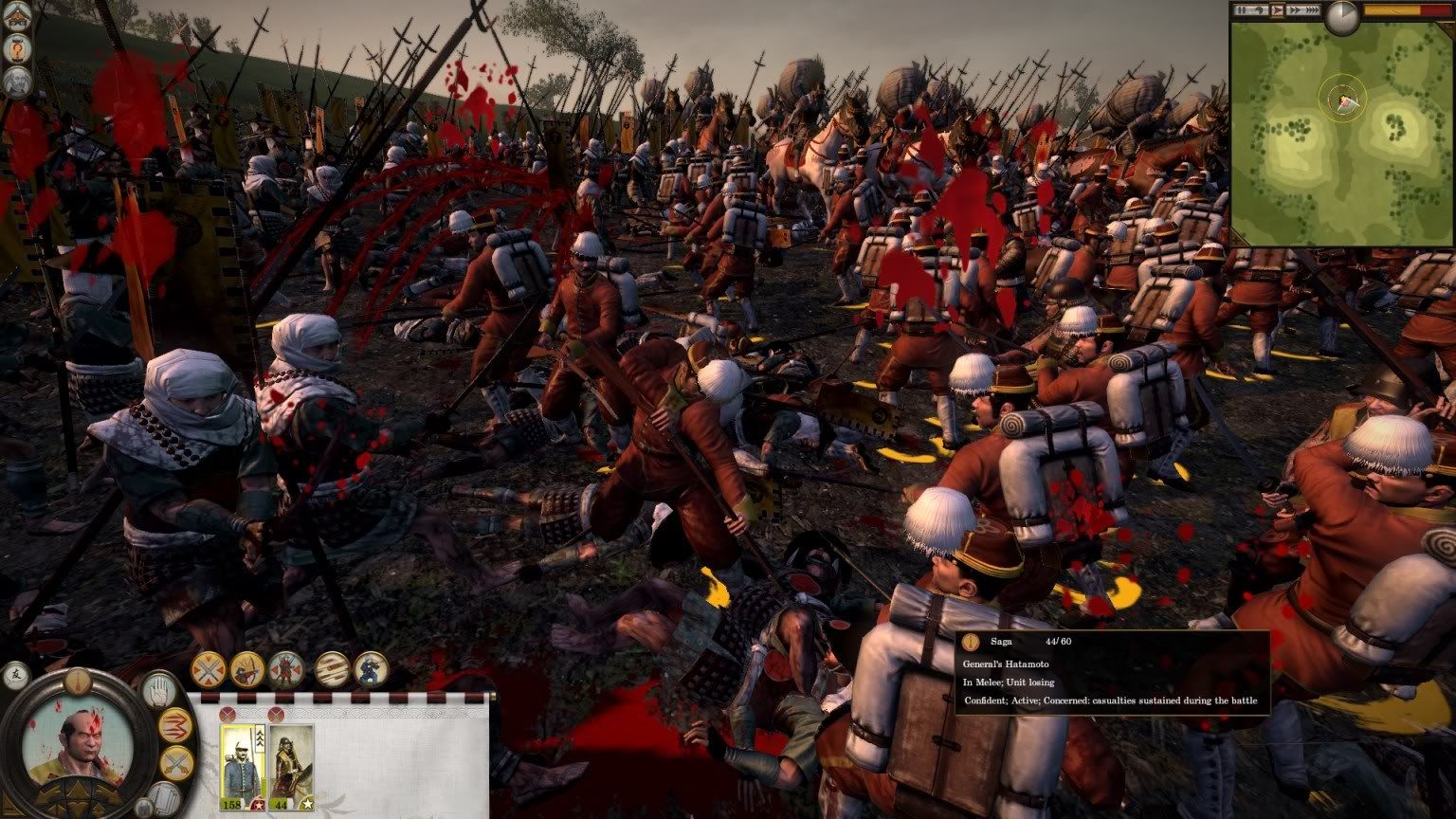Select the cavalry samurai group icon
Image resolution: width=1456 pixels, height=819 pixels.
(x=285, y=669)
